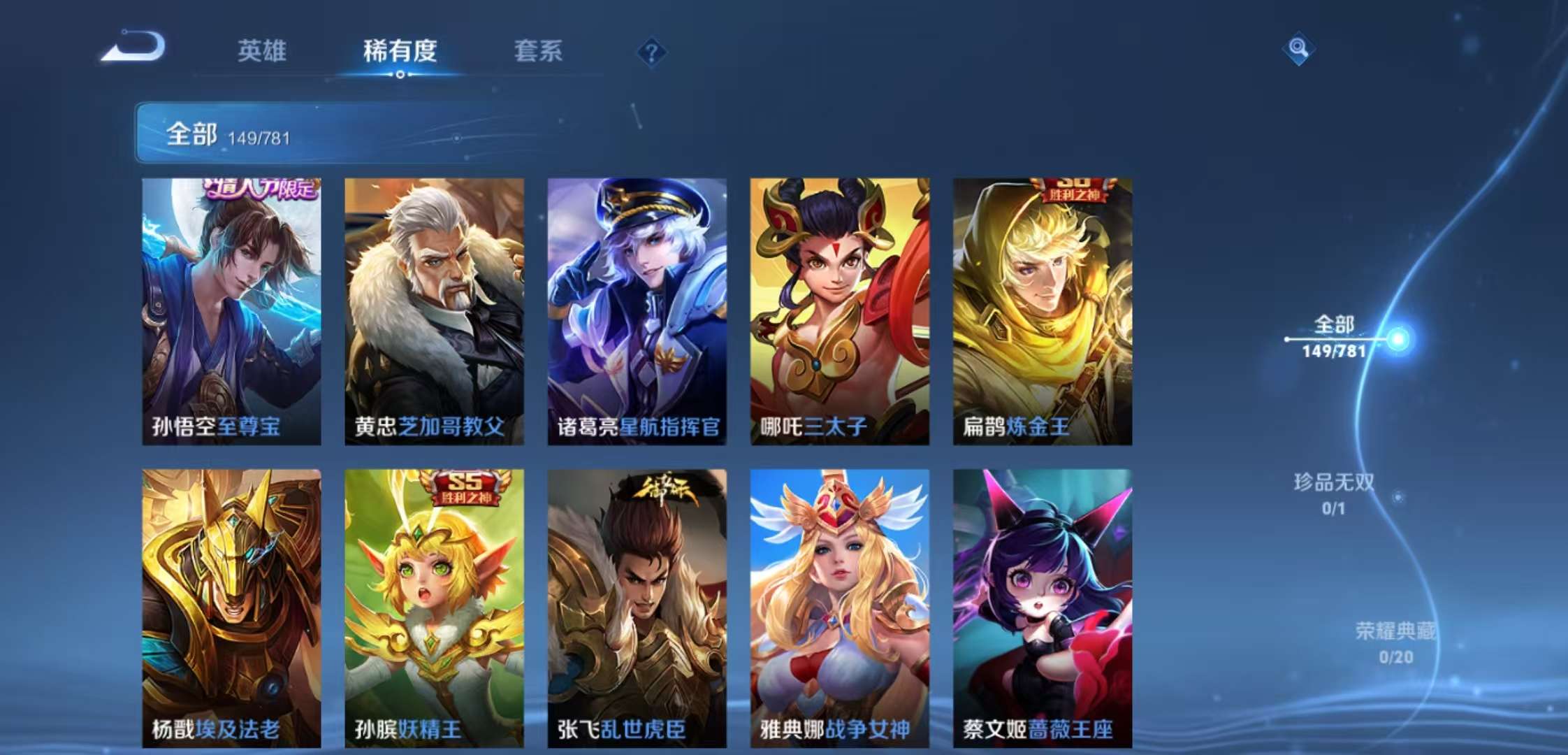Select the 稀有度 tab
This screenshot has width=1568, height=755.
coord(400,51)
